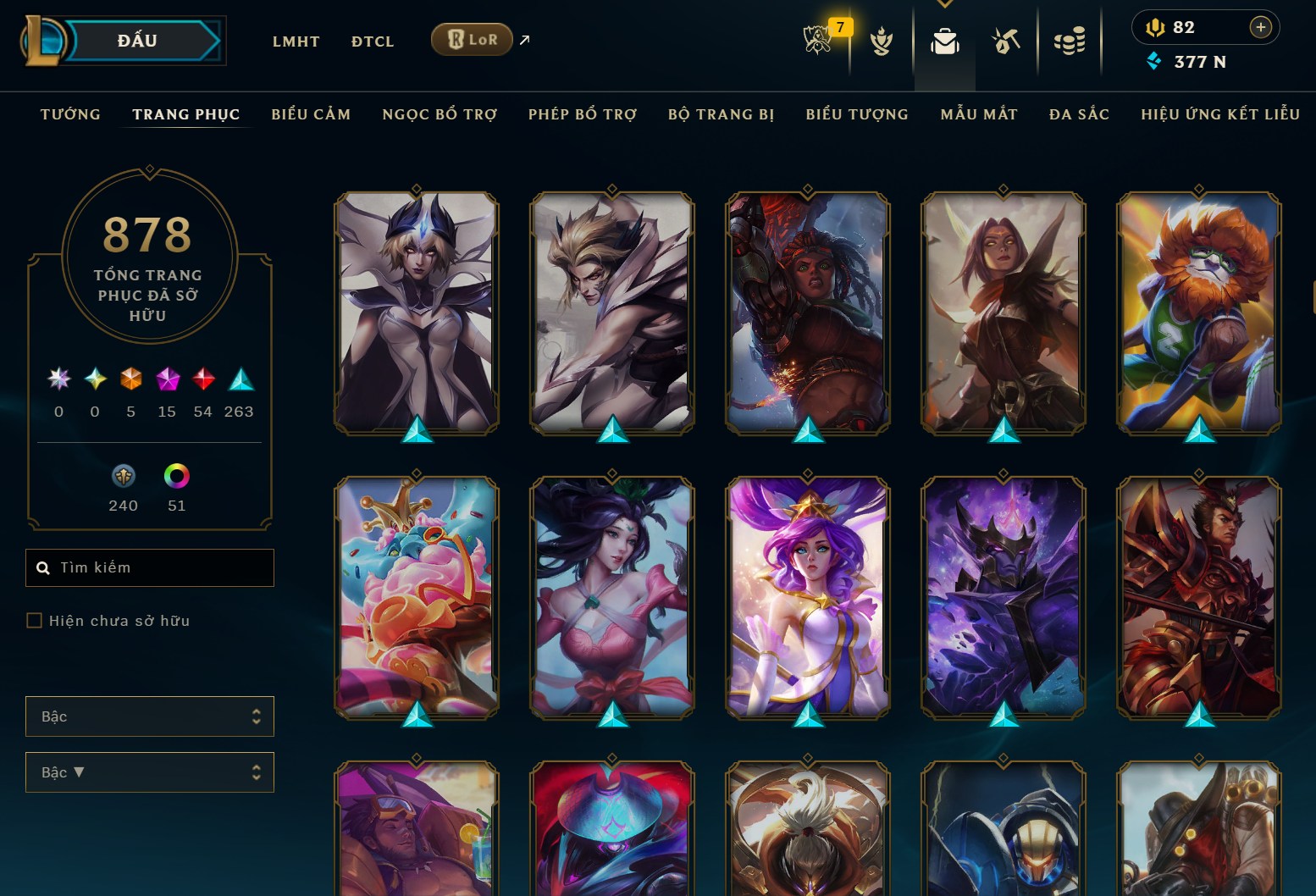
Task: Click the turquoise gem rarity icon showing 263
Action: click(241, 379)
